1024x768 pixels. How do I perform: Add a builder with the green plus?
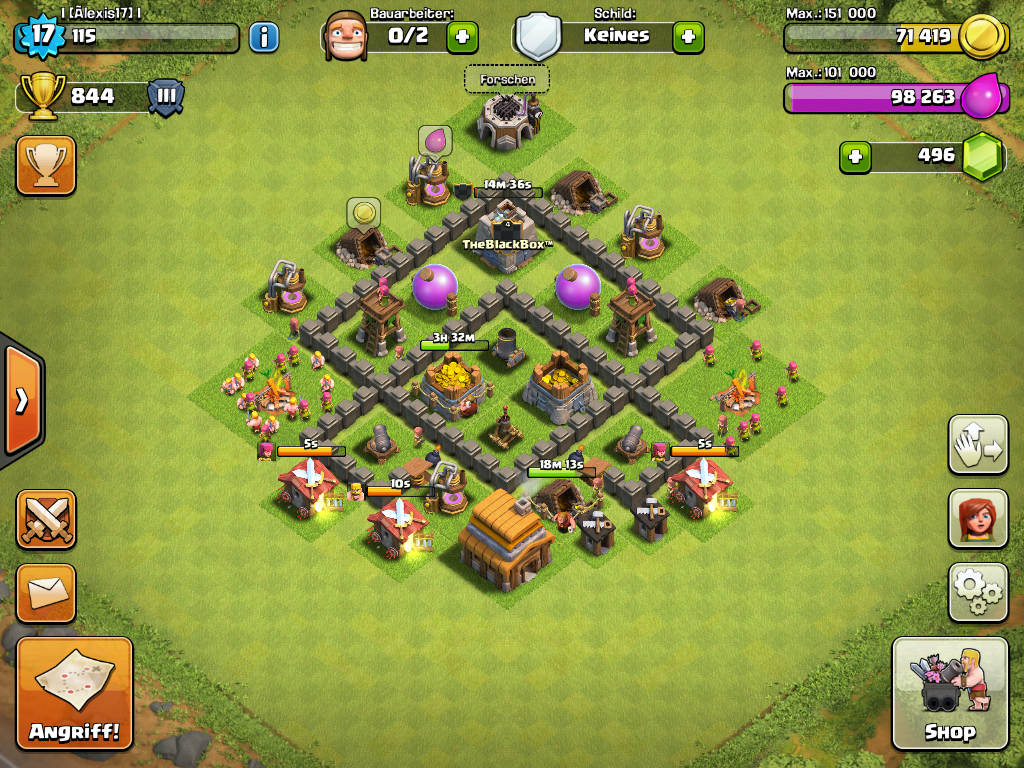tap(462, 37)
